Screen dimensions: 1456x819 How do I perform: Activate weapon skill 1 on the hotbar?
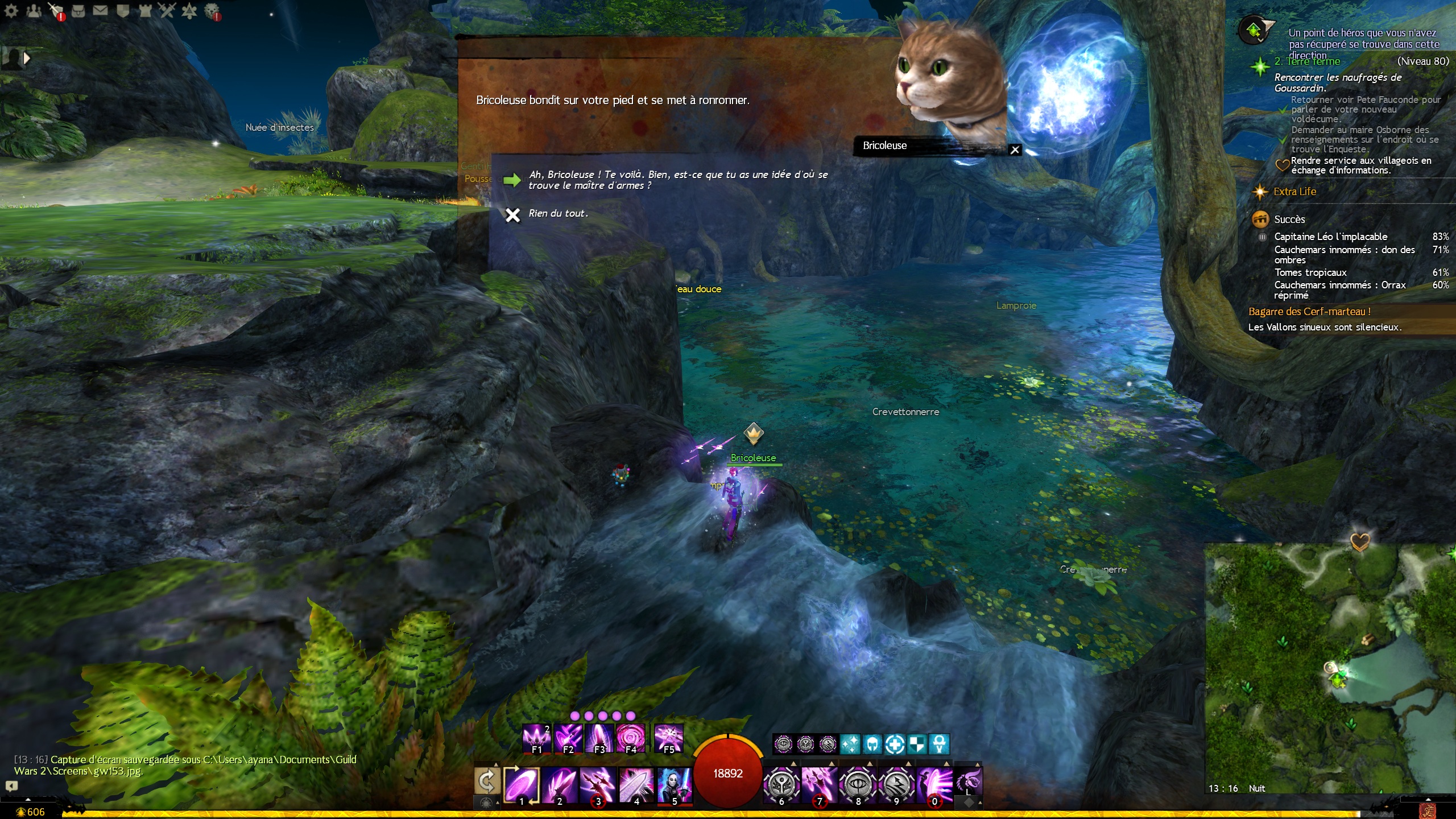click(x=522, y=785)
